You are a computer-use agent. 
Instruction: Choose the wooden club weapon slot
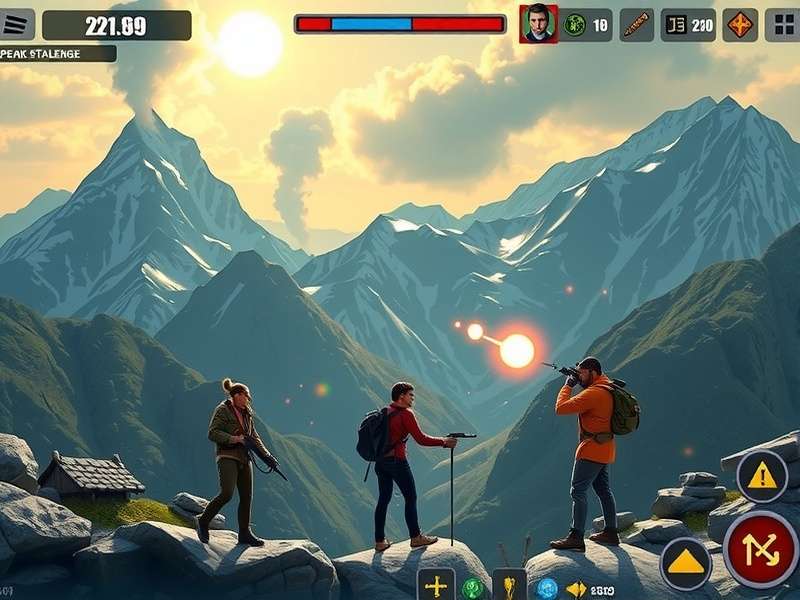pyautogui.click(x=636, y=25)
